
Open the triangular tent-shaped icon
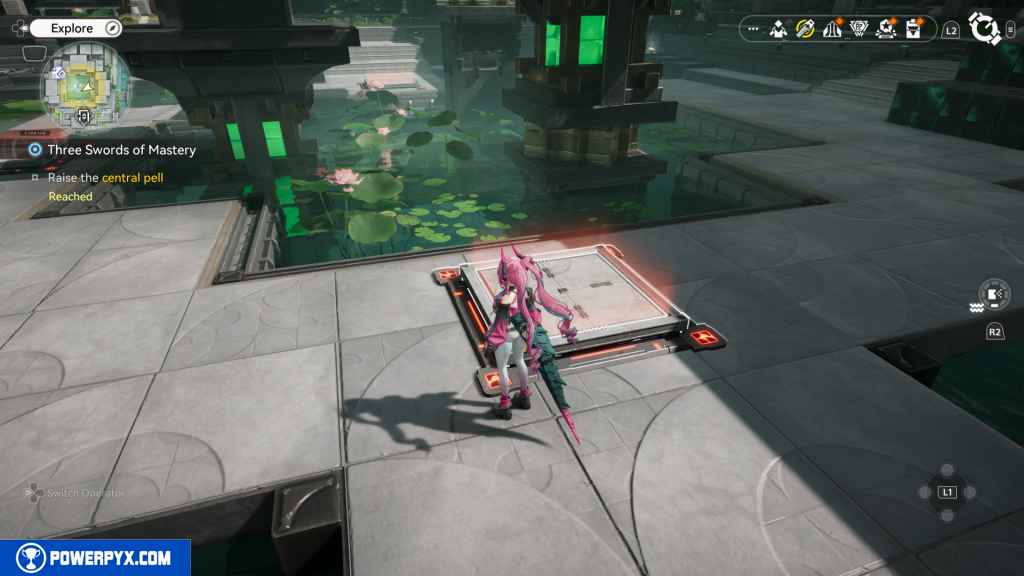click(832, 30)
